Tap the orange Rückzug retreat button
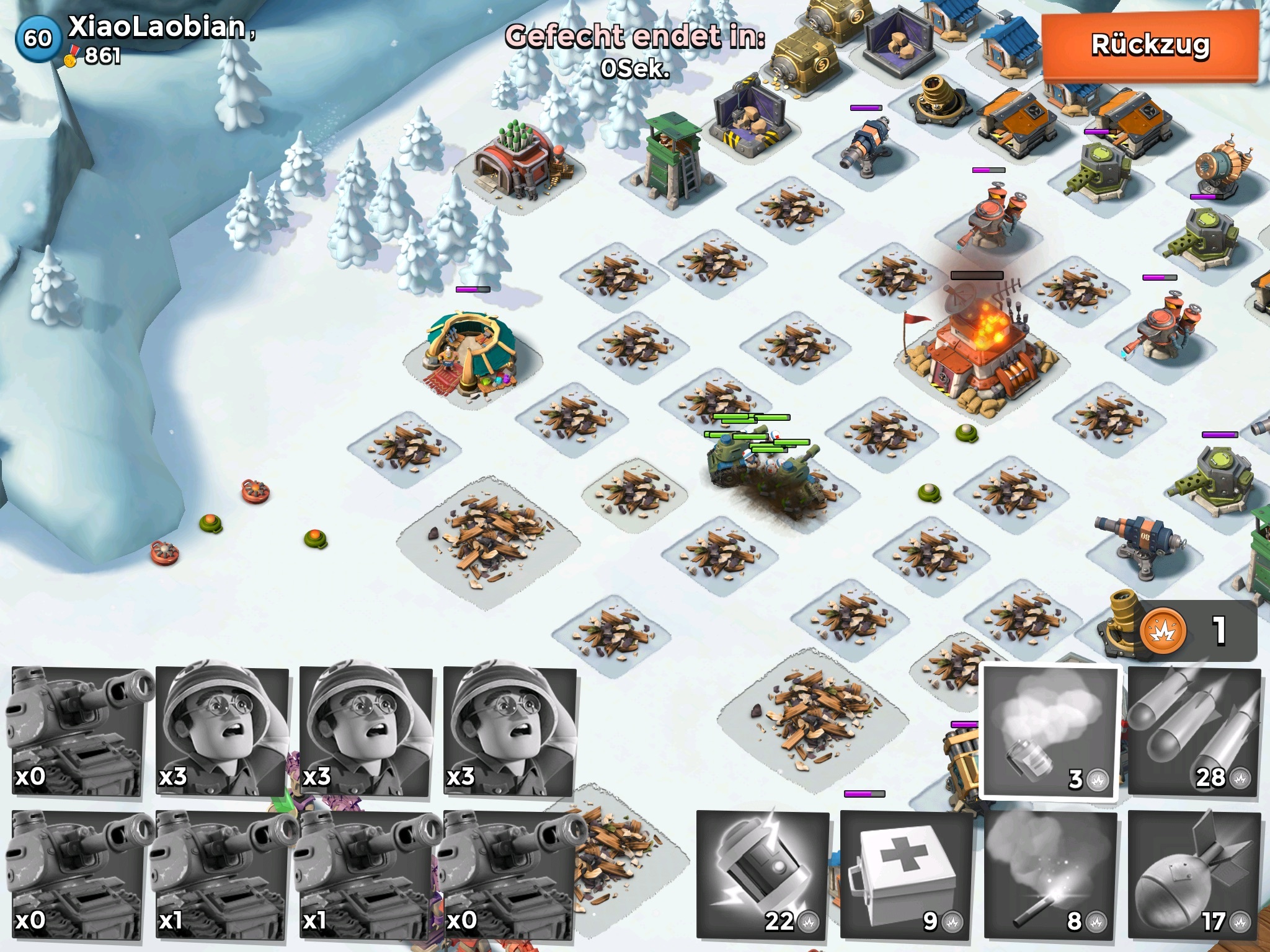The height and width of the screenshot is (952, 1270). pos(1149,45)
